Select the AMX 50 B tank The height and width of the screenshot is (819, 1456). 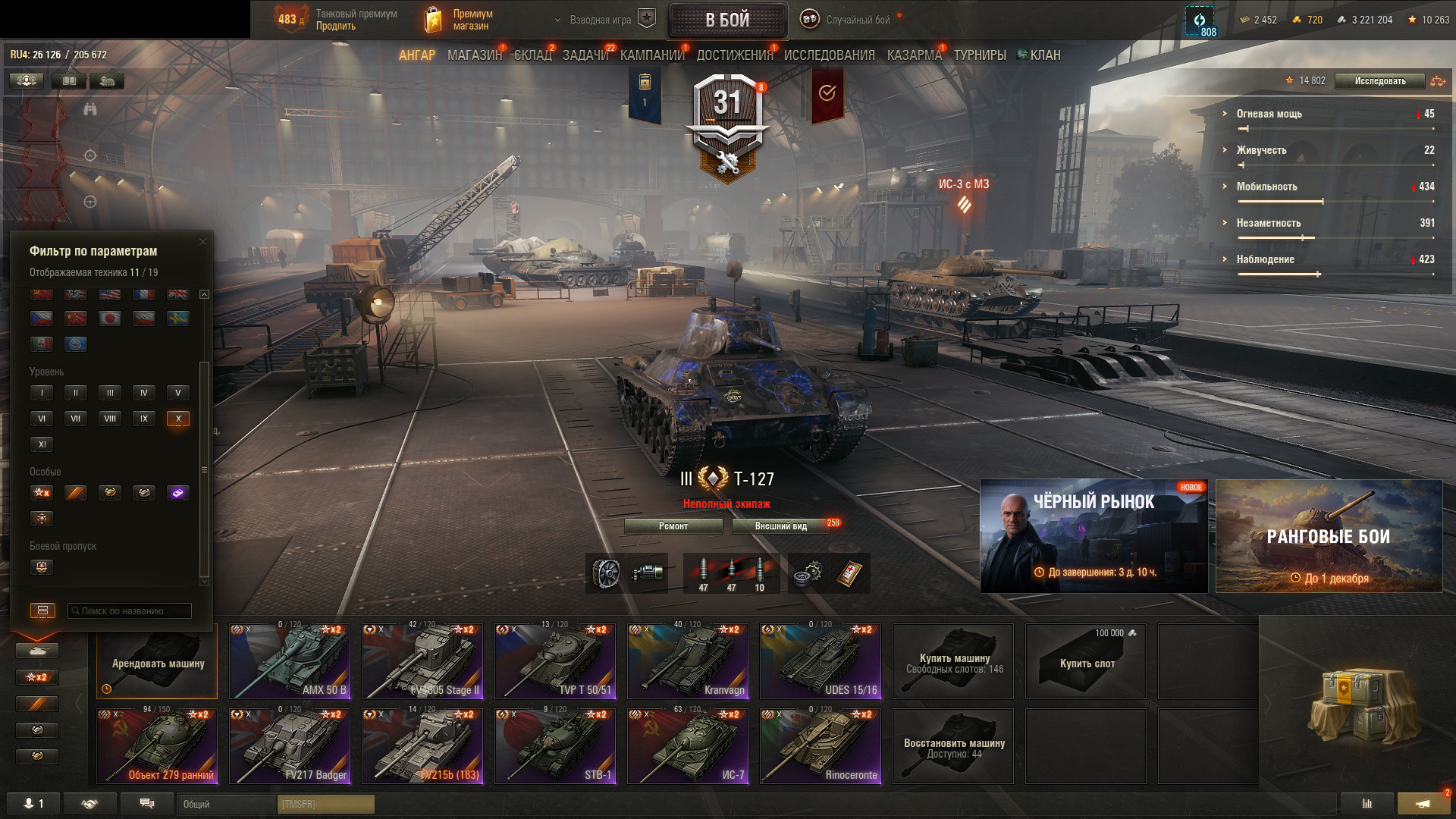coord(290,661)
